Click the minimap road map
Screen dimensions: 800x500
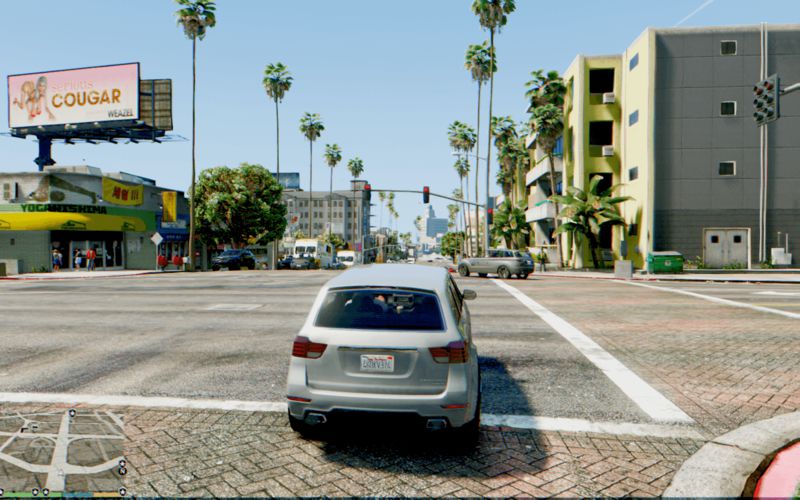[x=60, y=450]
